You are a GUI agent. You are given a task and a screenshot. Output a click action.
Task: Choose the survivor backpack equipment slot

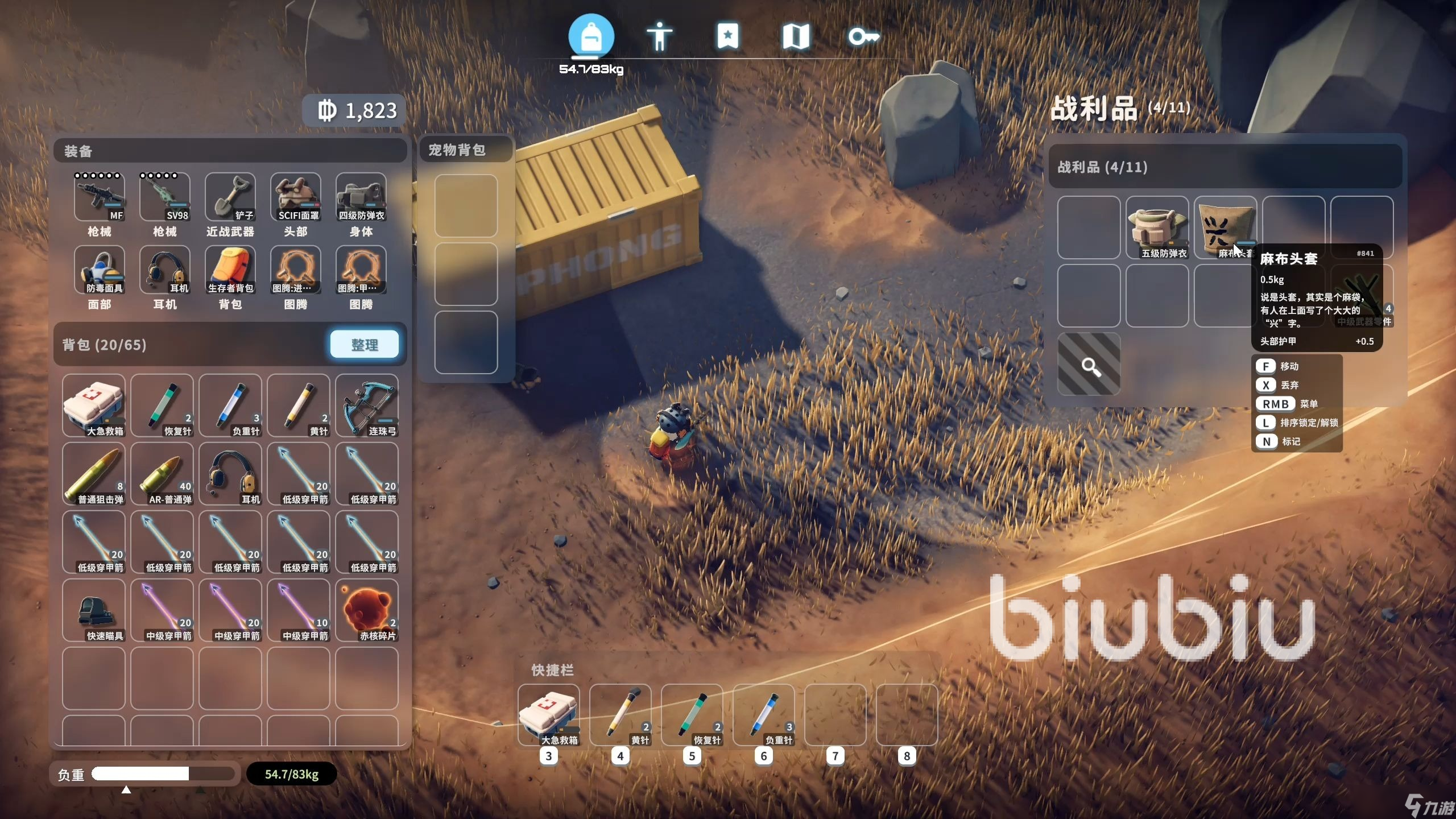tap(230, 270)
